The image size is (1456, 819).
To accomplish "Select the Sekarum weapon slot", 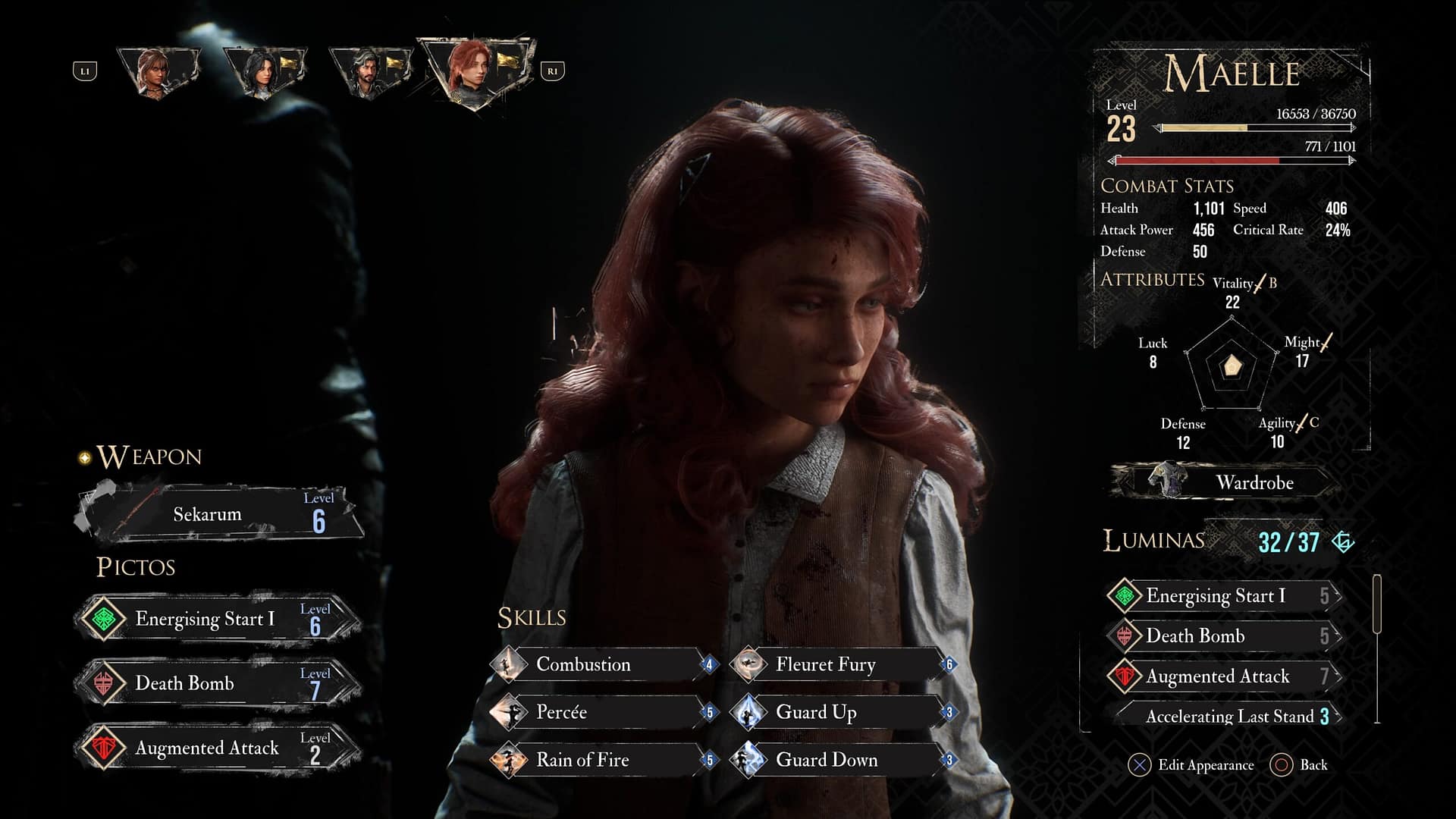I will coord(220,515).
